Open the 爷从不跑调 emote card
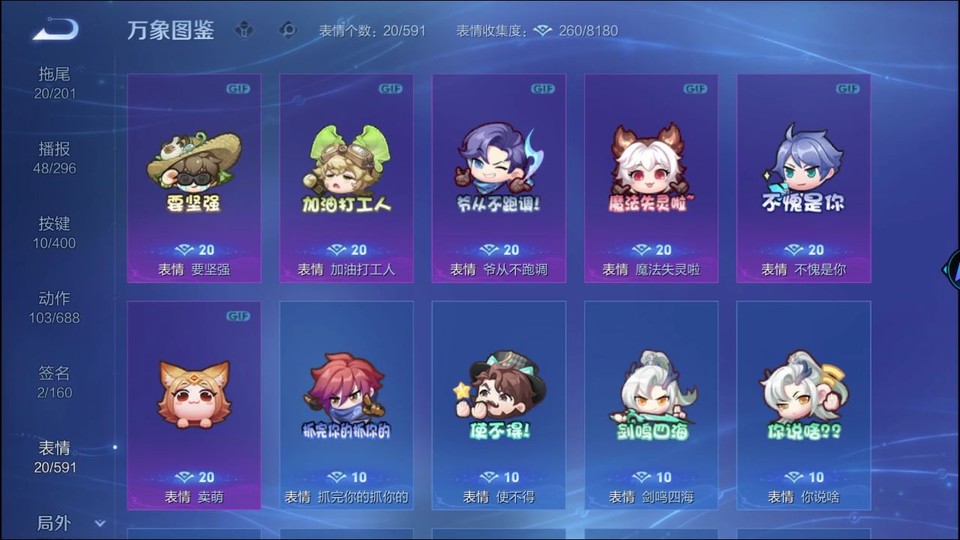 498,178
